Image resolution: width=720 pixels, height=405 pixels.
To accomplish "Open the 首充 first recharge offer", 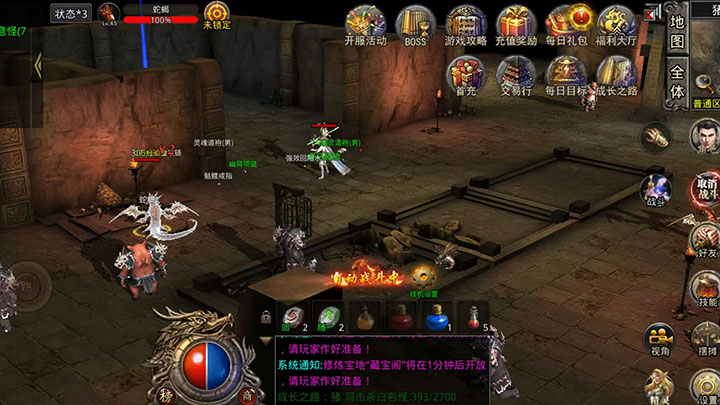I will click(465, 73).
